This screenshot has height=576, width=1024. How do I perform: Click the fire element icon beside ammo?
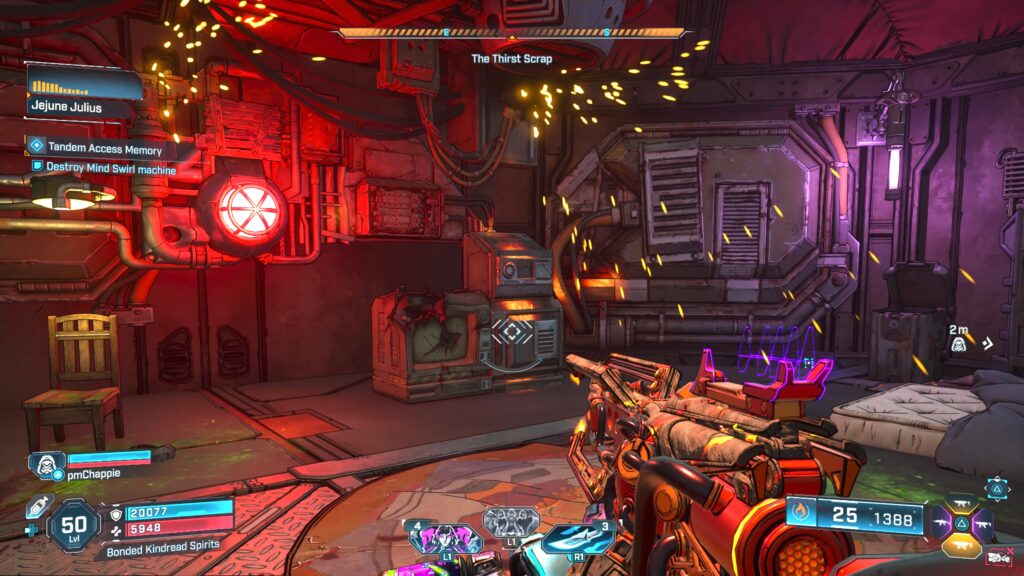800,516
